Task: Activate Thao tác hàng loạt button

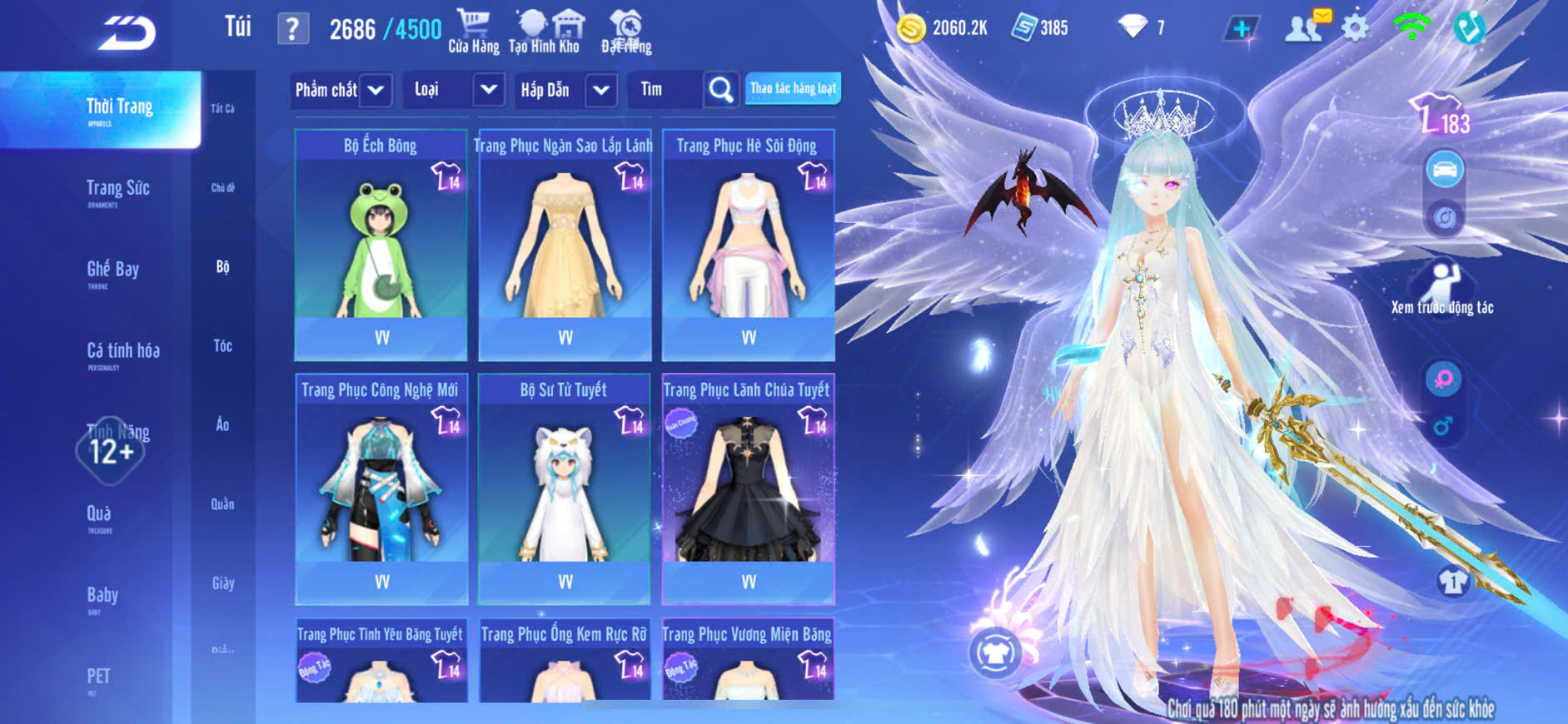Action: 793,88
